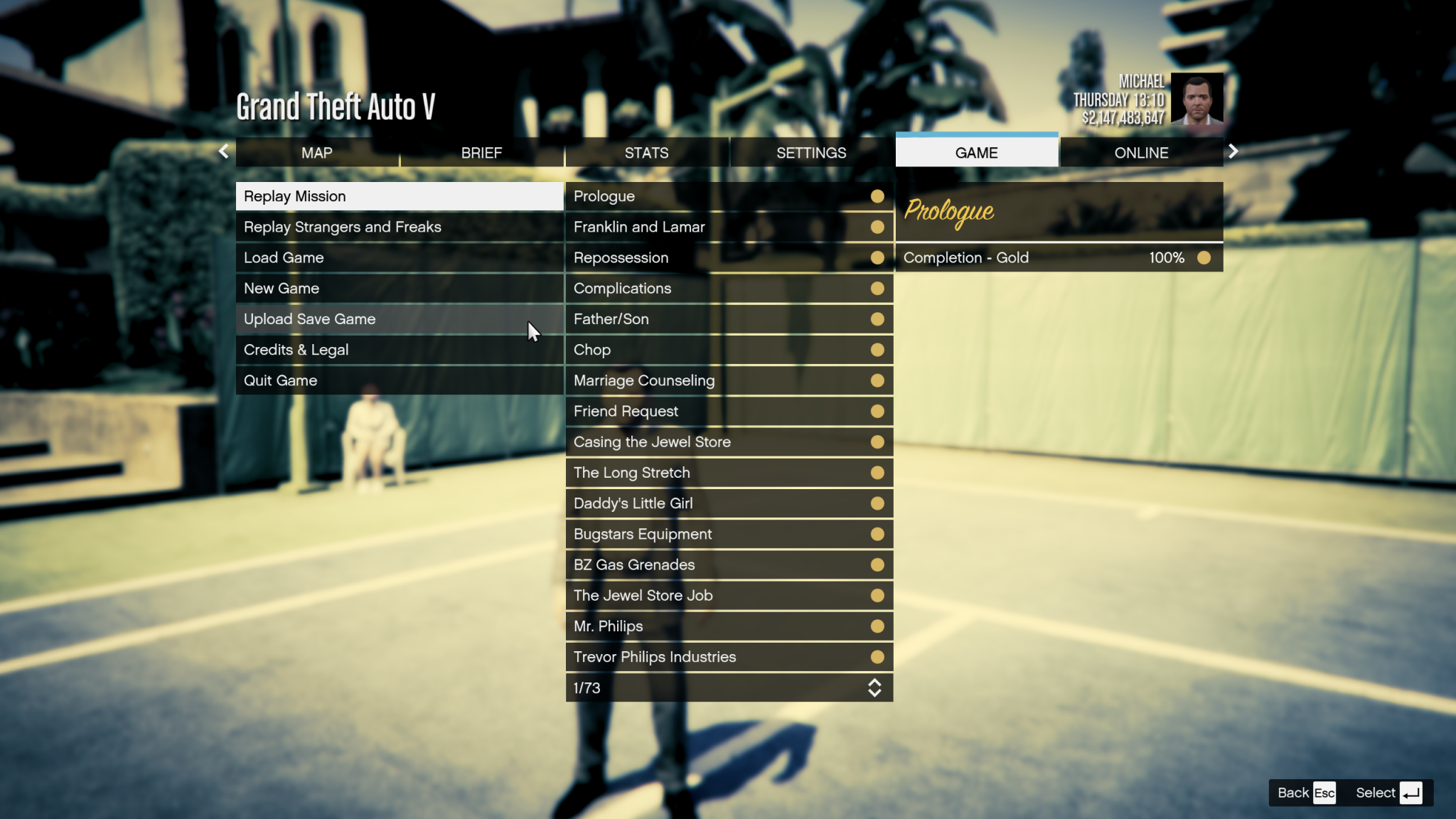Switch to the MAP tab
This screenshot has width=1456, height=819.
pos(317,152)
